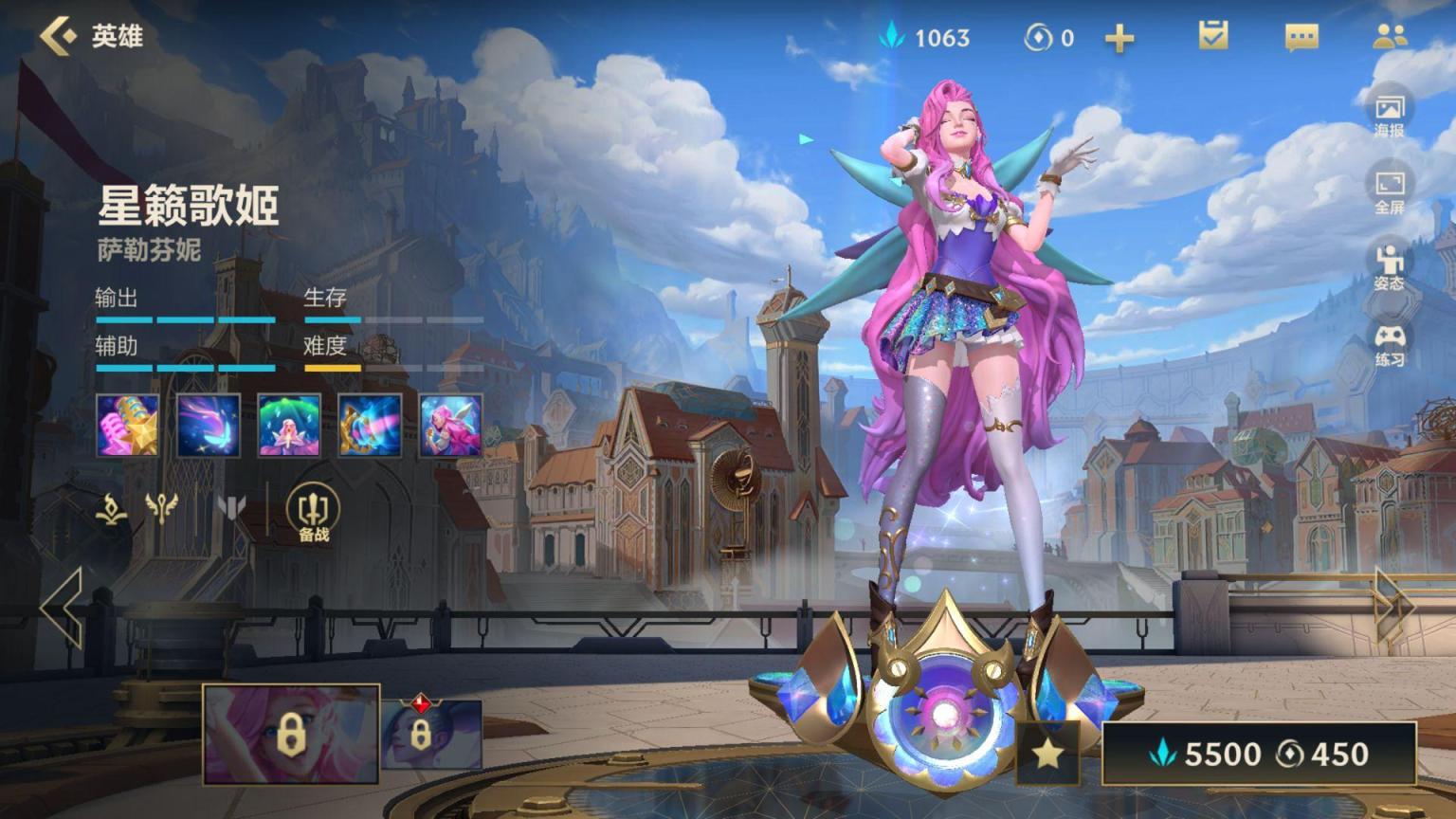Switch to fullscreen view (全屏)

(x=1390, y=191)
